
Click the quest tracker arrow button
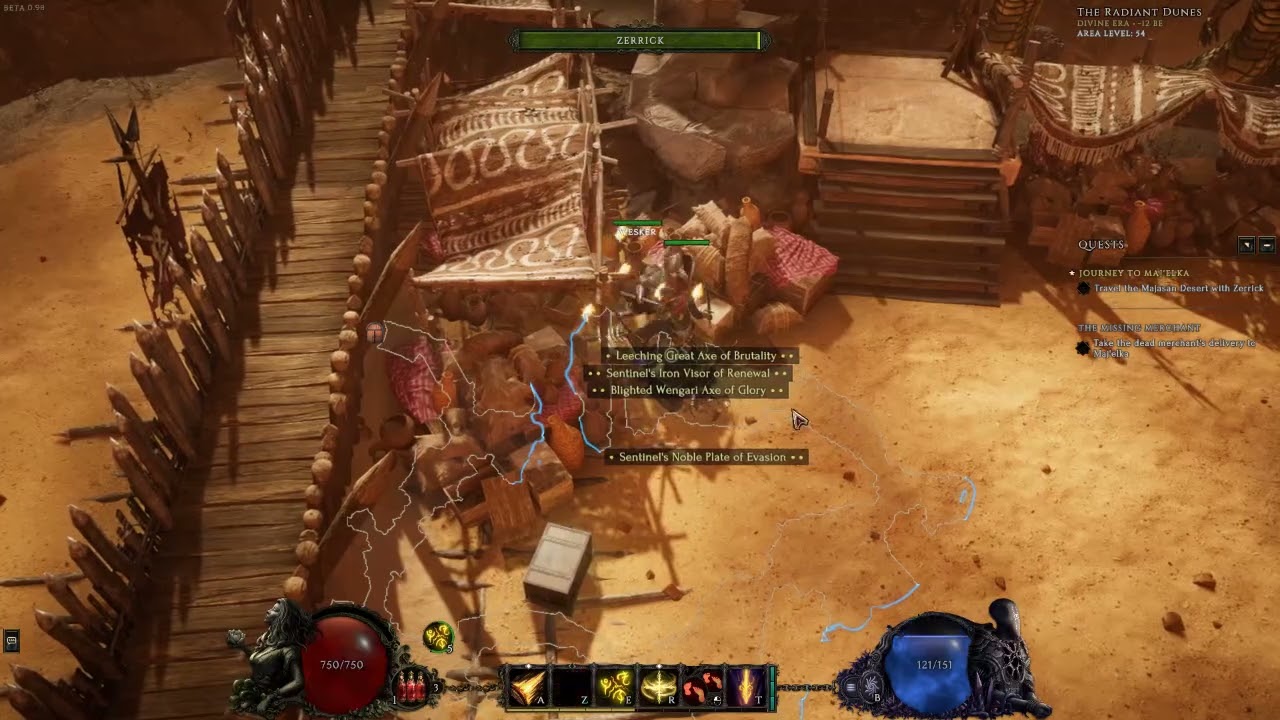pyautogui.click(x=1246, y=245)
